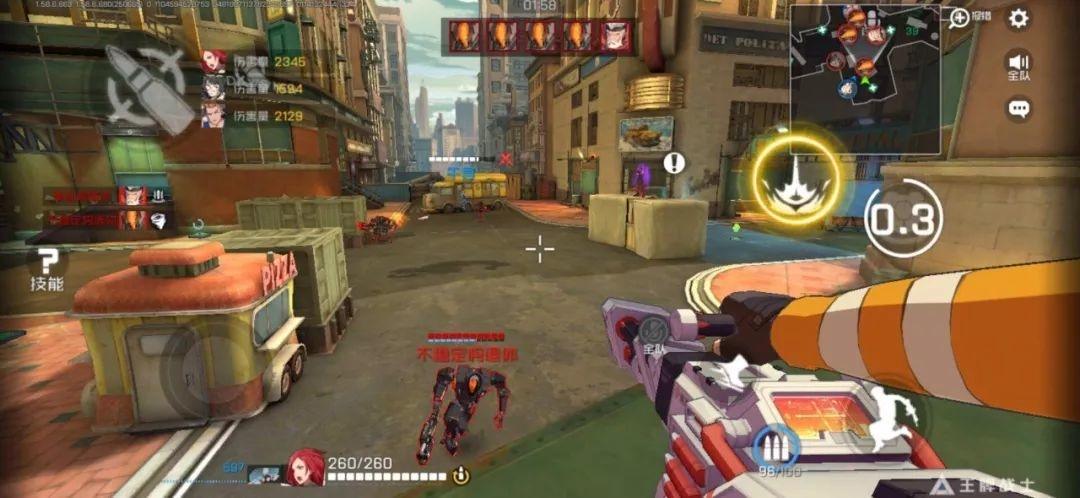Select the red-haired character portrait at bottom
Screen dimensions: 1080x498
(307, 467)
